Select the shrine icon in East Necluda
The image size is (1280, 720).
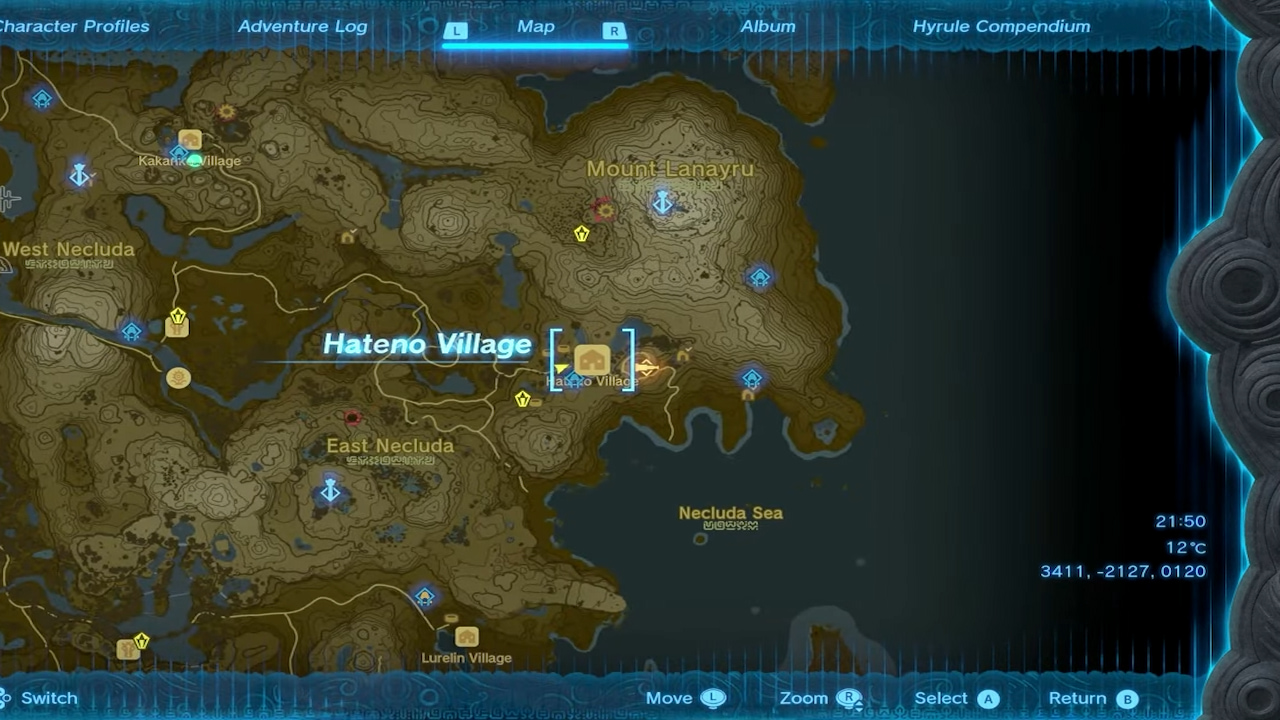point(330,491)
